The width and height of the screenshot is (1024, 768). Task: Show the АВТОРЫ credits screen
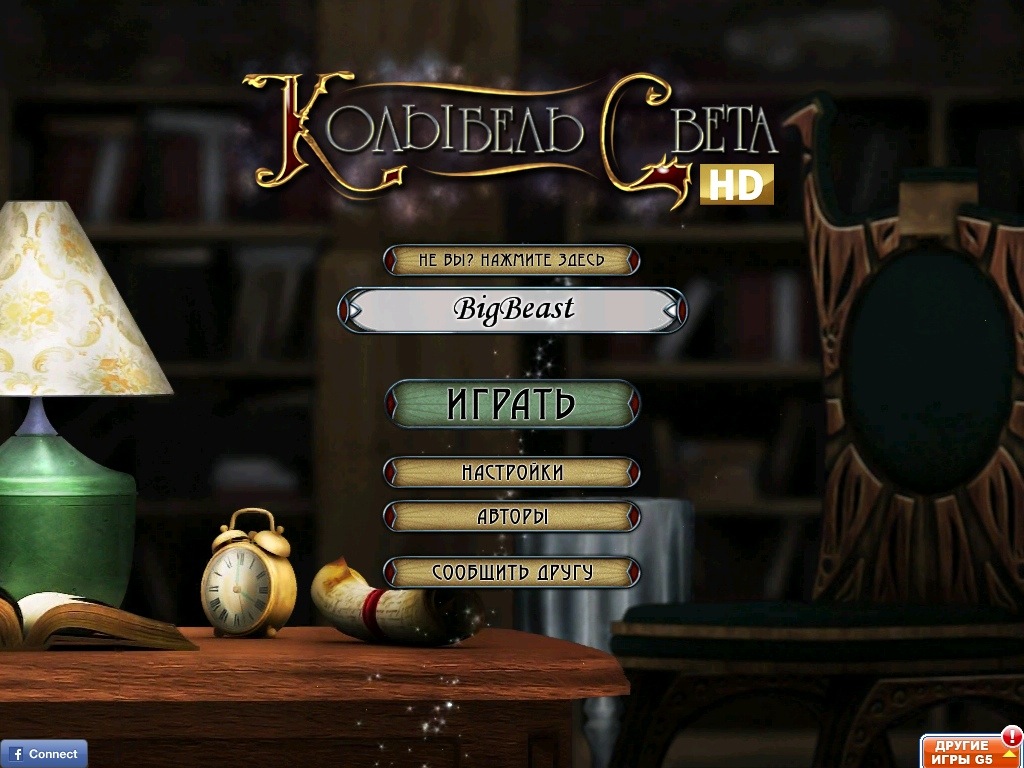point(512,517)
